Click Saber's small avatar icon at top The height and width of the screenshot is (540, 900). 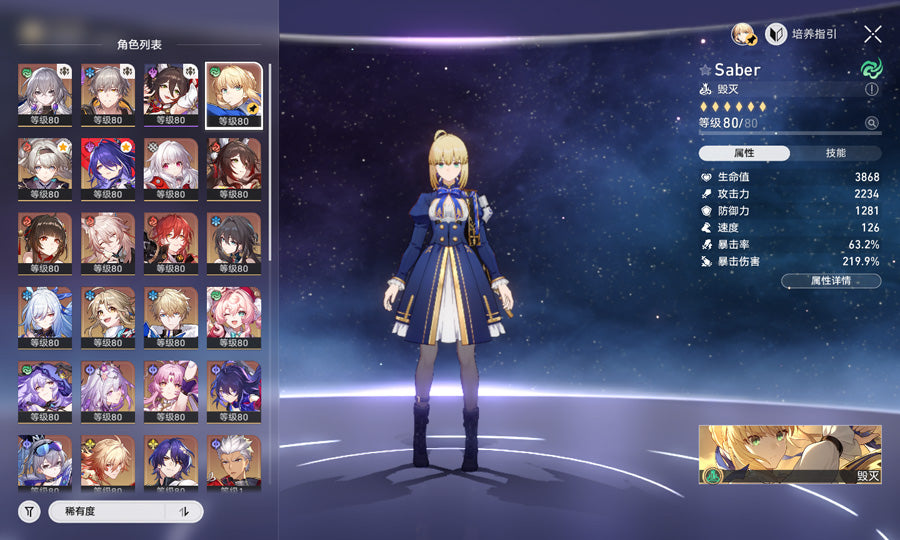coord(743,34)
